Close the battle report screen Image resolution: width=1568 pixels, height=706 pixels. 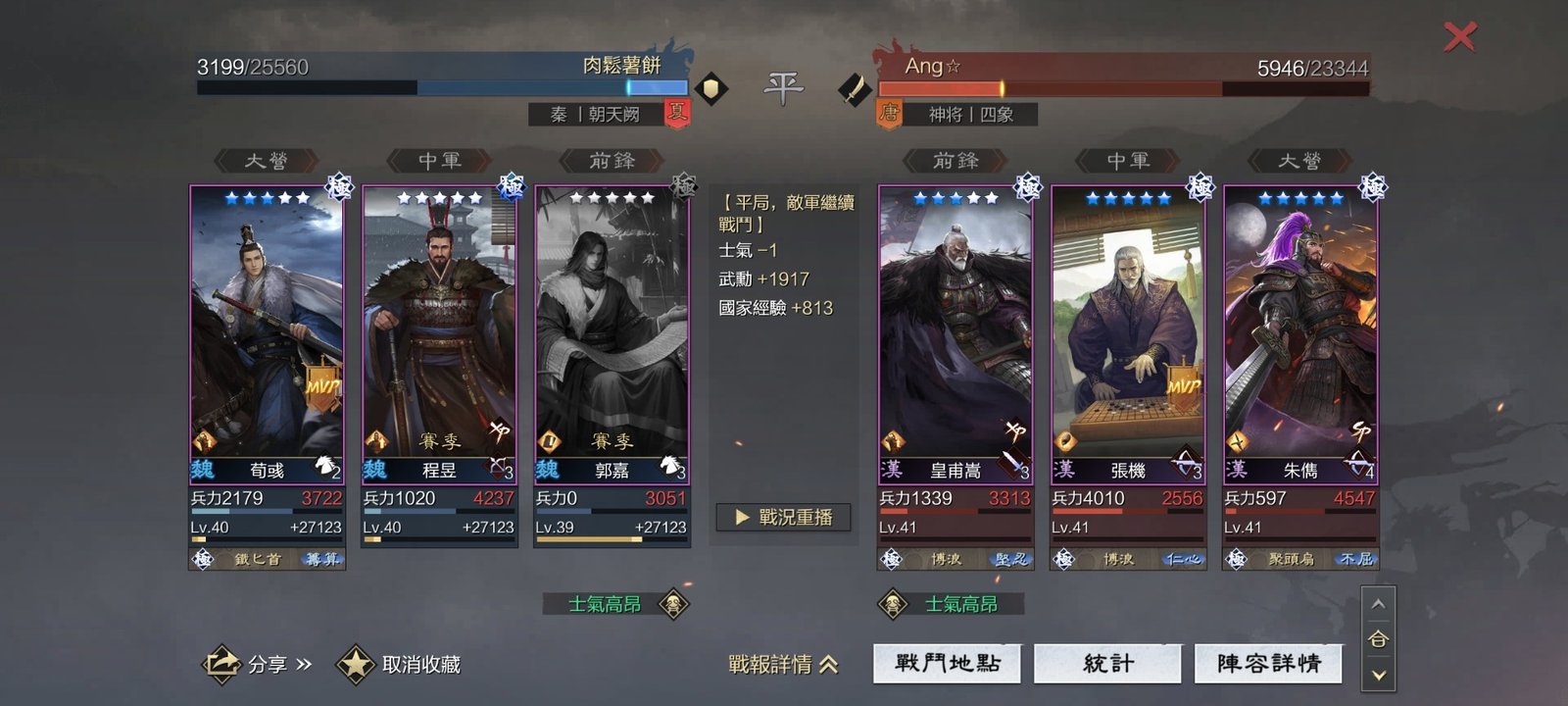coord(1459,37)
